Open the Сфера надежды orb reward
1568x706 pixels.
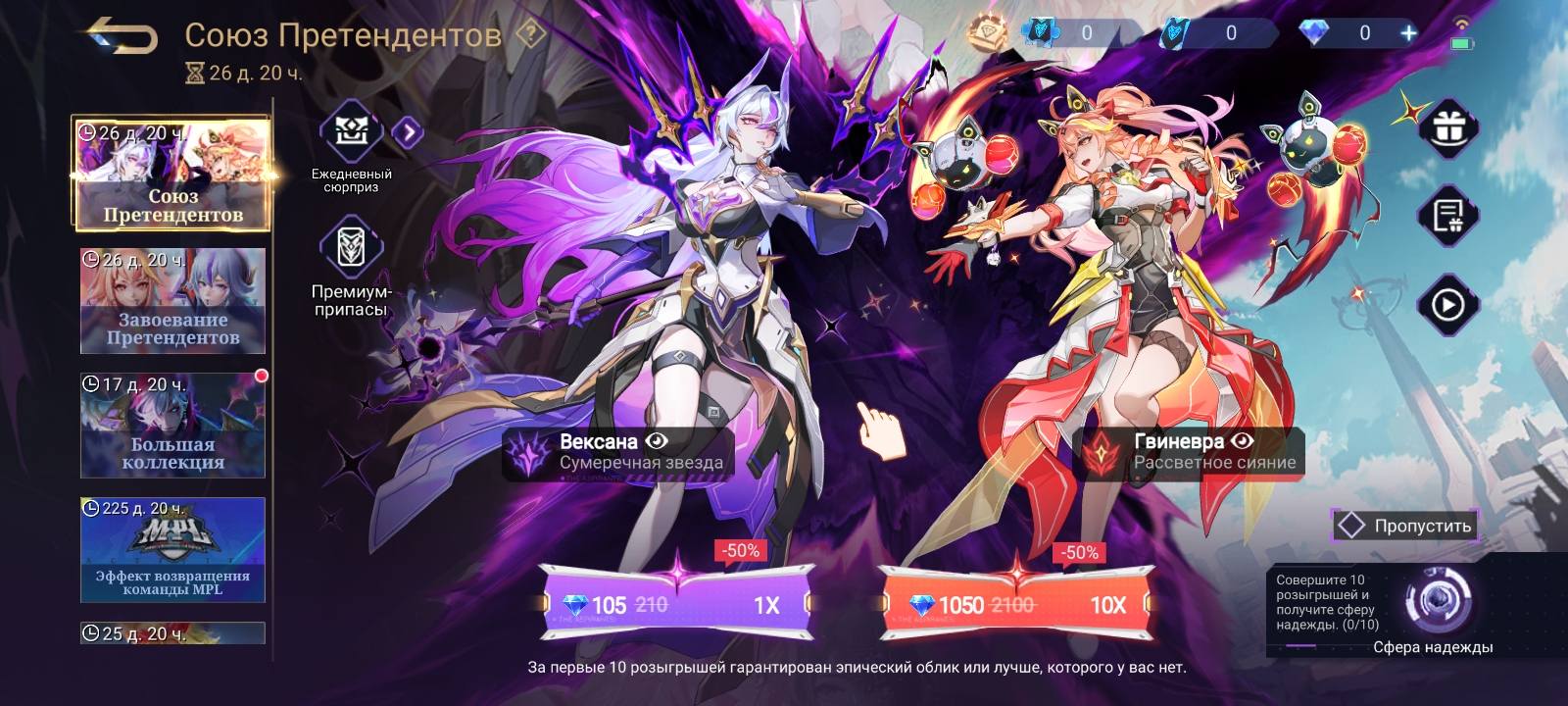coord(1438,599)
